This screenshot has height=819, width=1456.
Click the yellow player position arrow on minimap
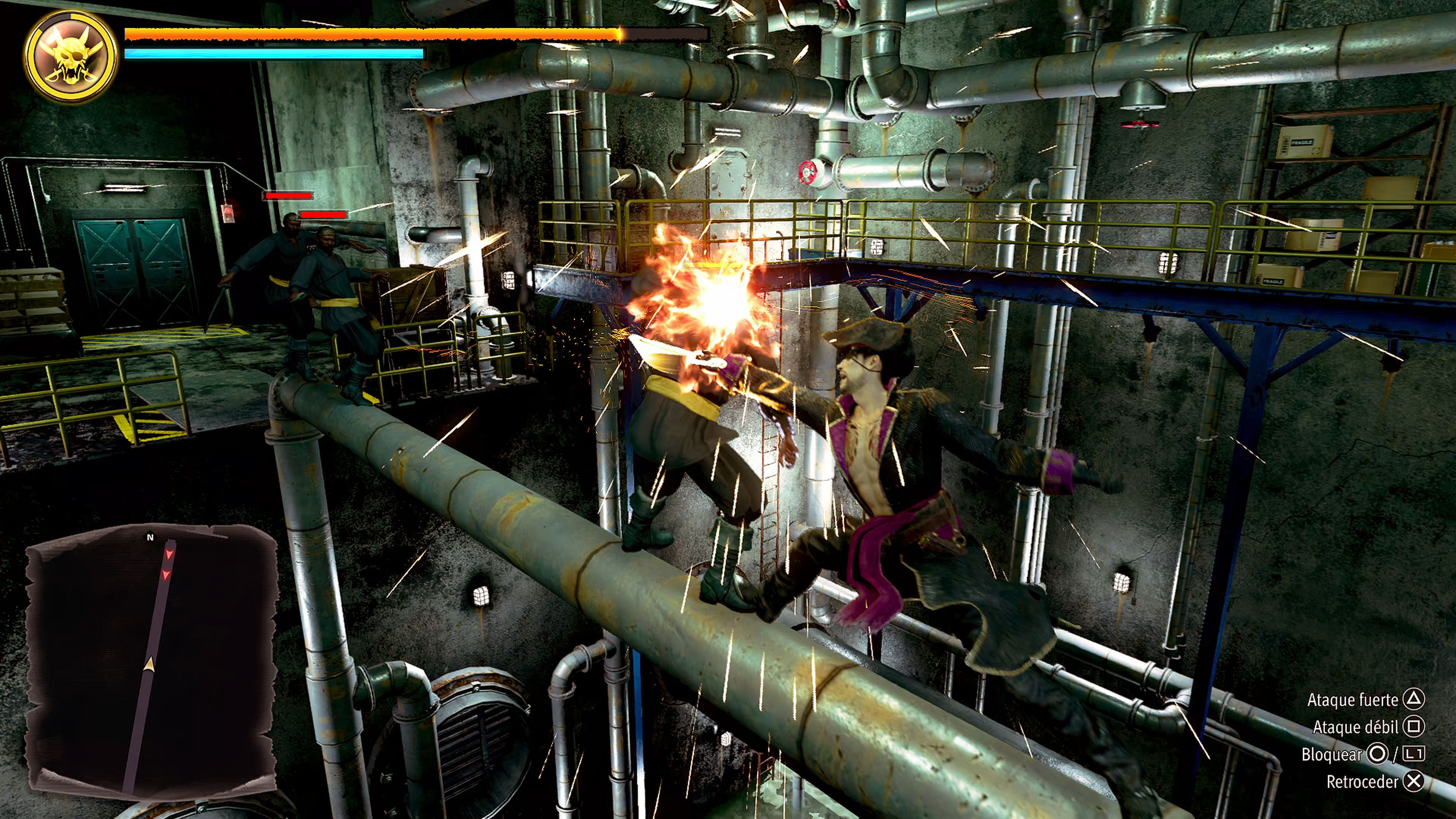click(149, 664)
